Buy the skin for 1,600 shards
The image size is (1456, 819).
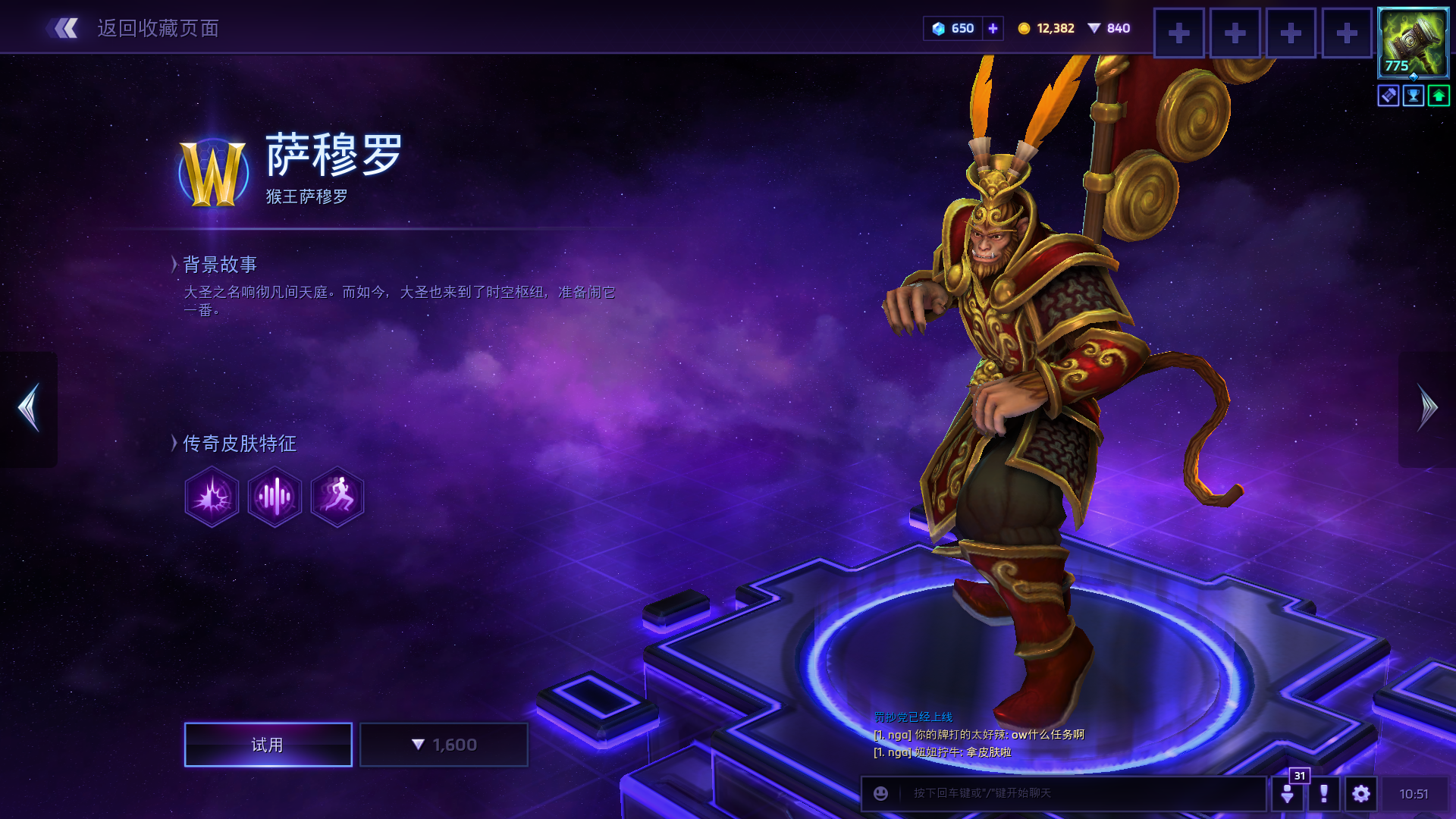[444, 745]
